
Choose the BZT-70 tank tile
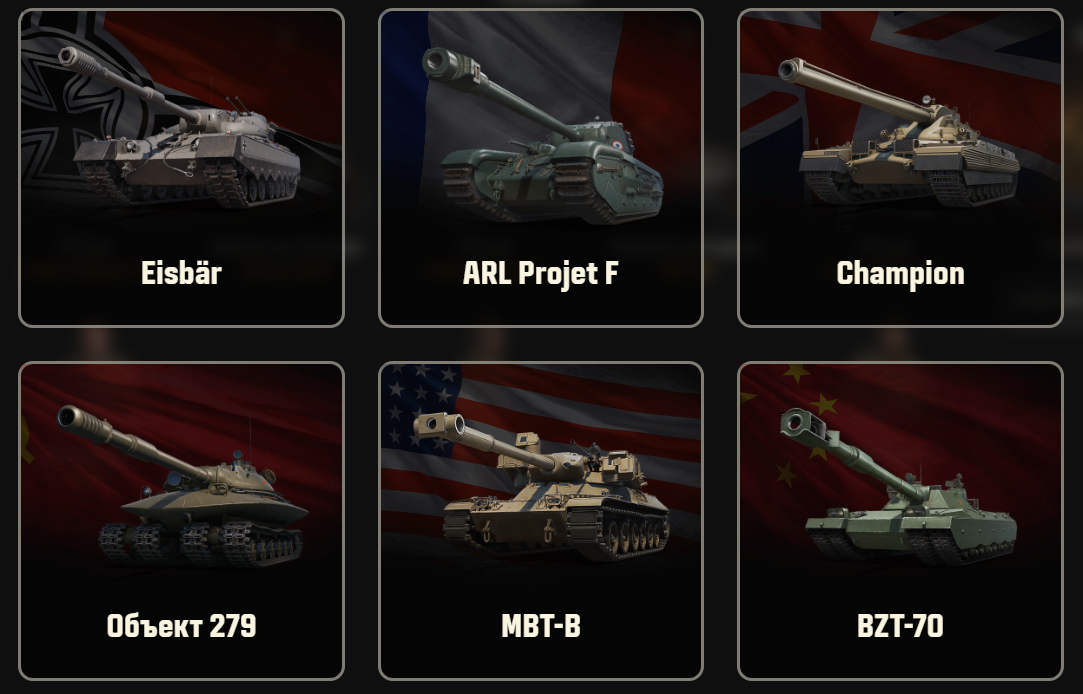(x=900, y=520)
